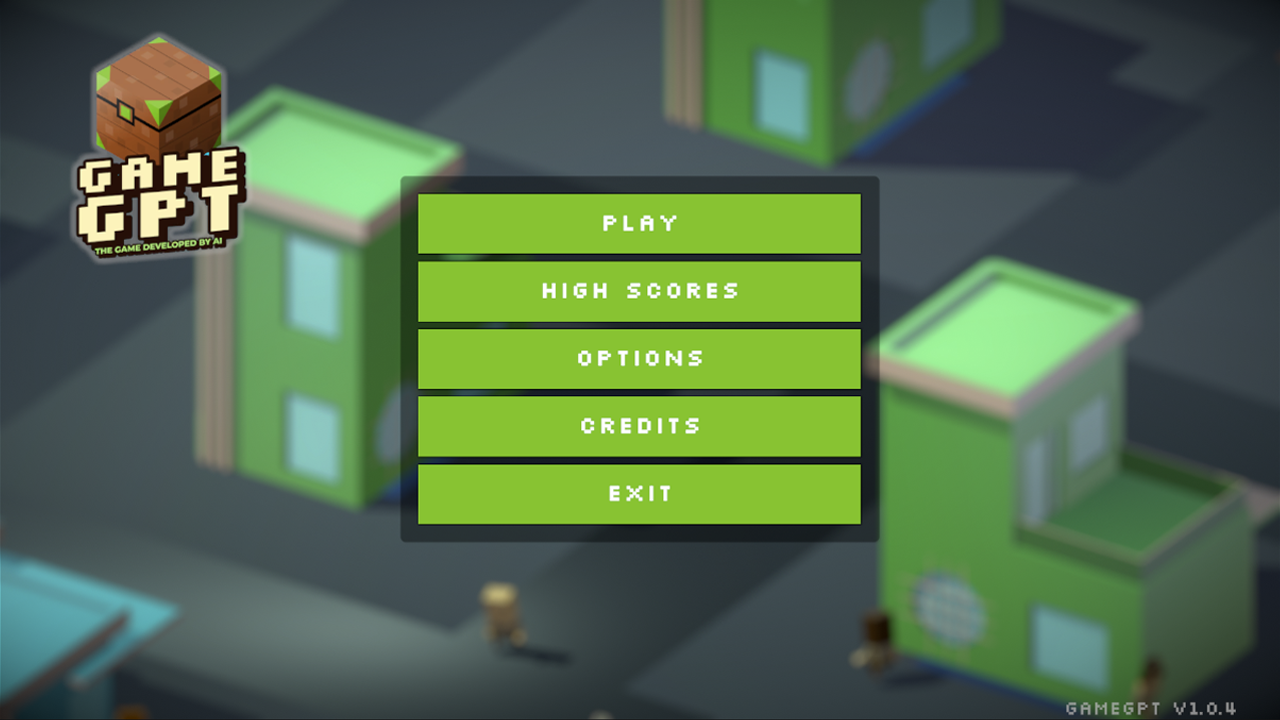
Task: Select Options menu entry
Action: point(639,358)
